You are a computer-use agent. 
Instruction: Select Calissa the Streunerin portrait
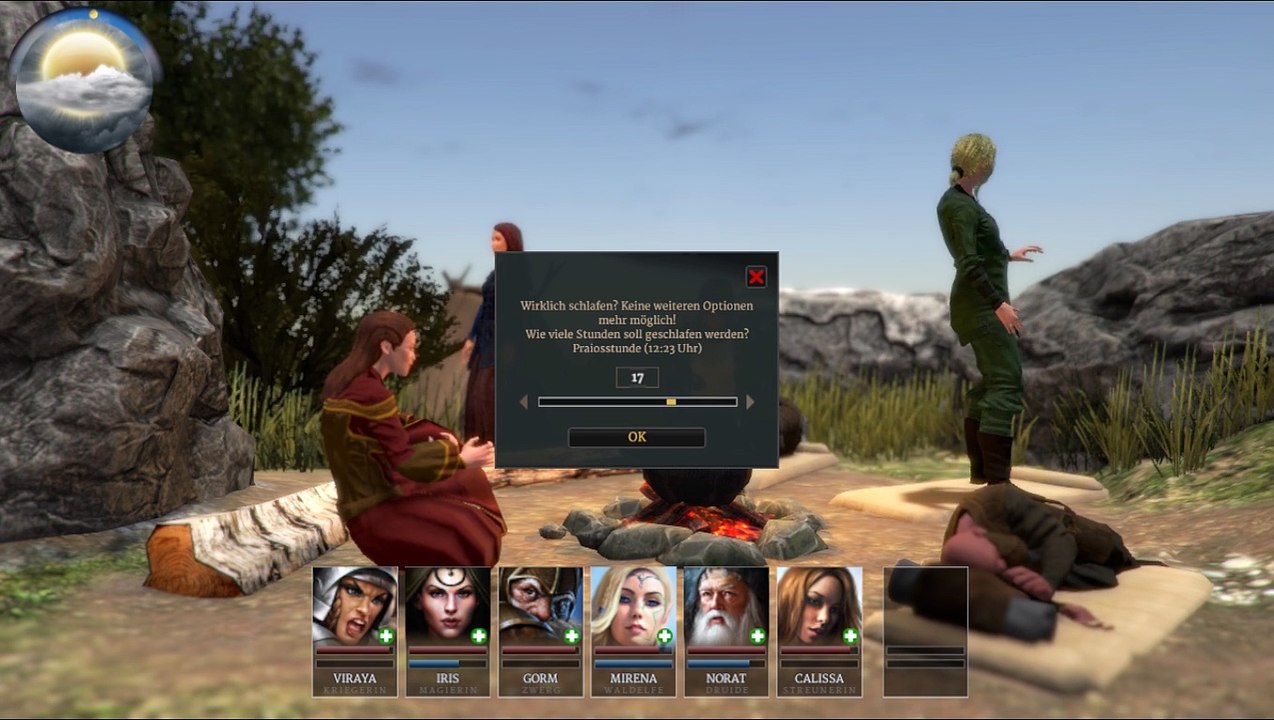tap(819, 607)
